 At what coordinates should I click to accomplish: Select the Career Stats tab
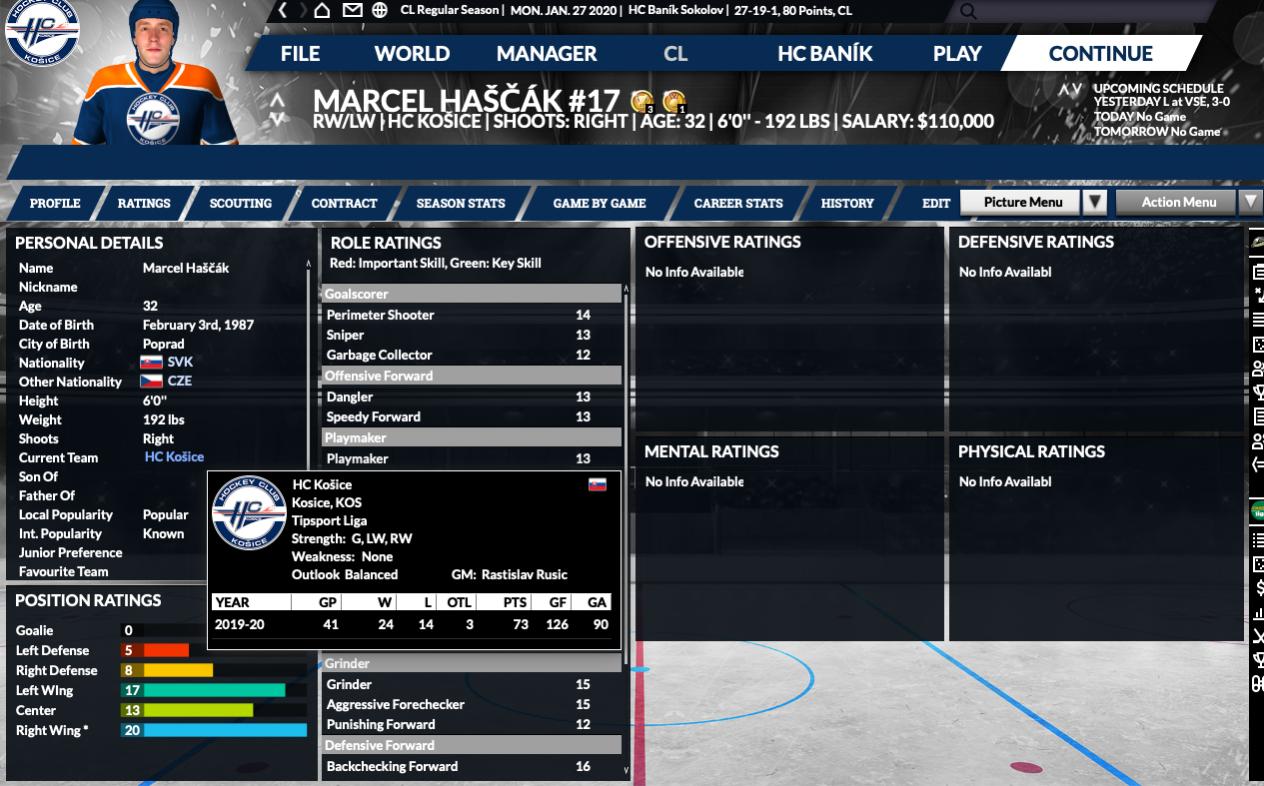tap(738, 203)
